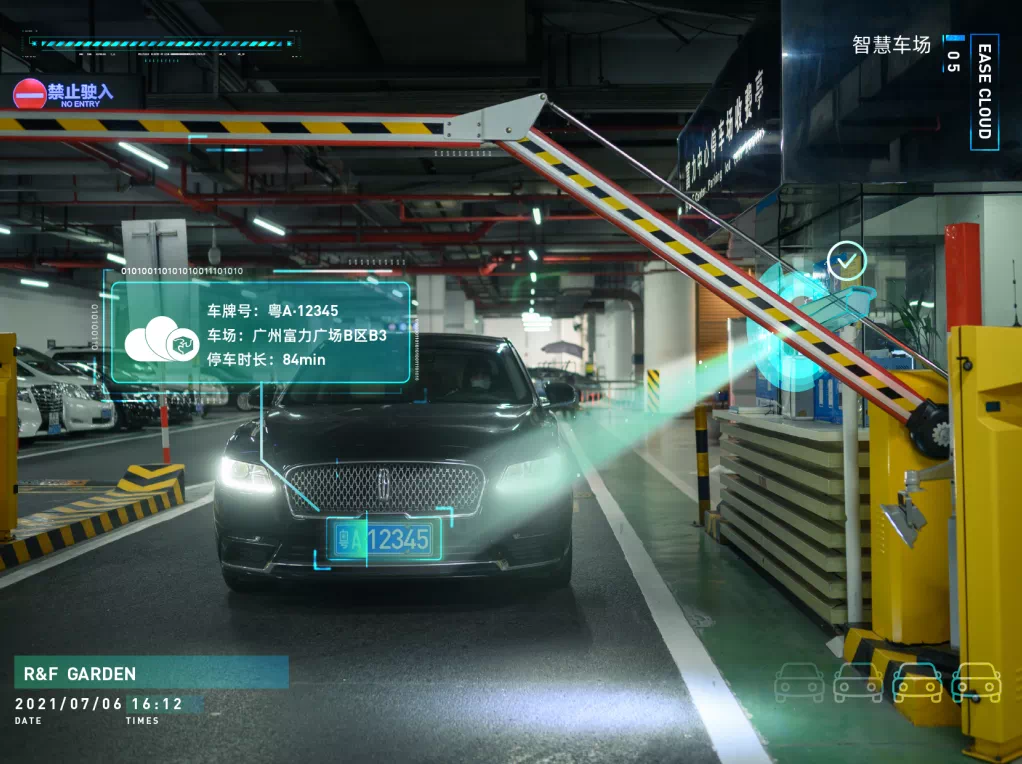Click the EASE CLOUD vertical label
The image size is (1022, 764).
(984, 91)
